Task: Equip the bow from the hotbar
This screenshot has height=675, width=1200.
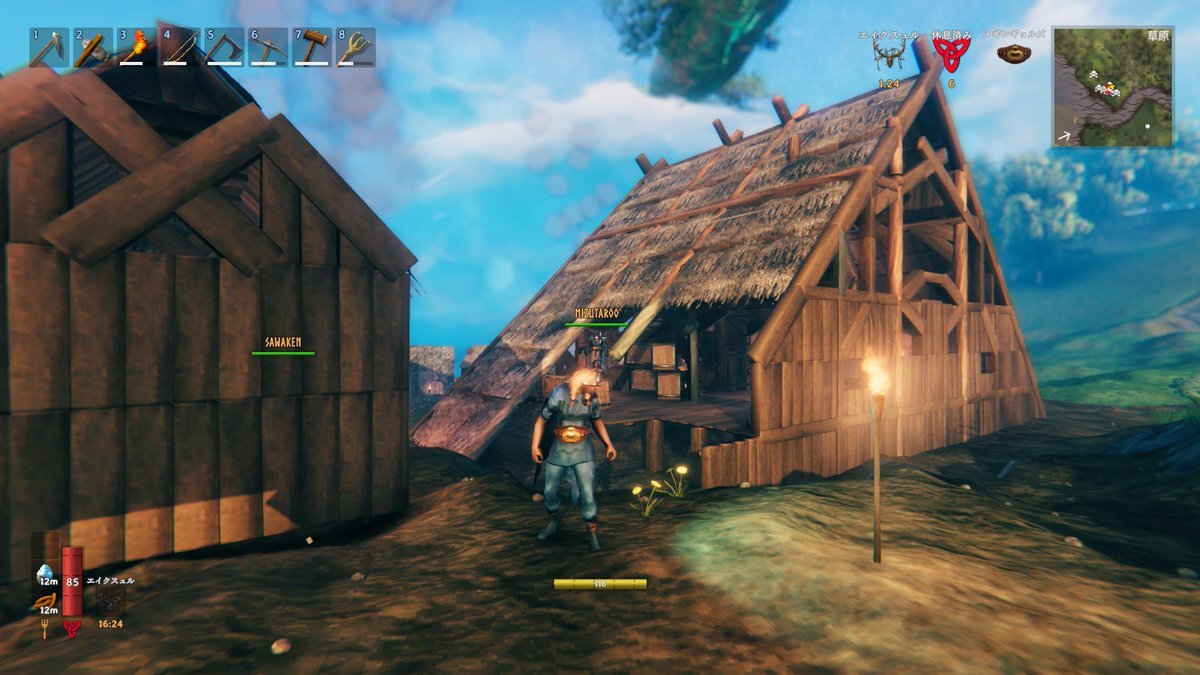Action: [180, 47]
